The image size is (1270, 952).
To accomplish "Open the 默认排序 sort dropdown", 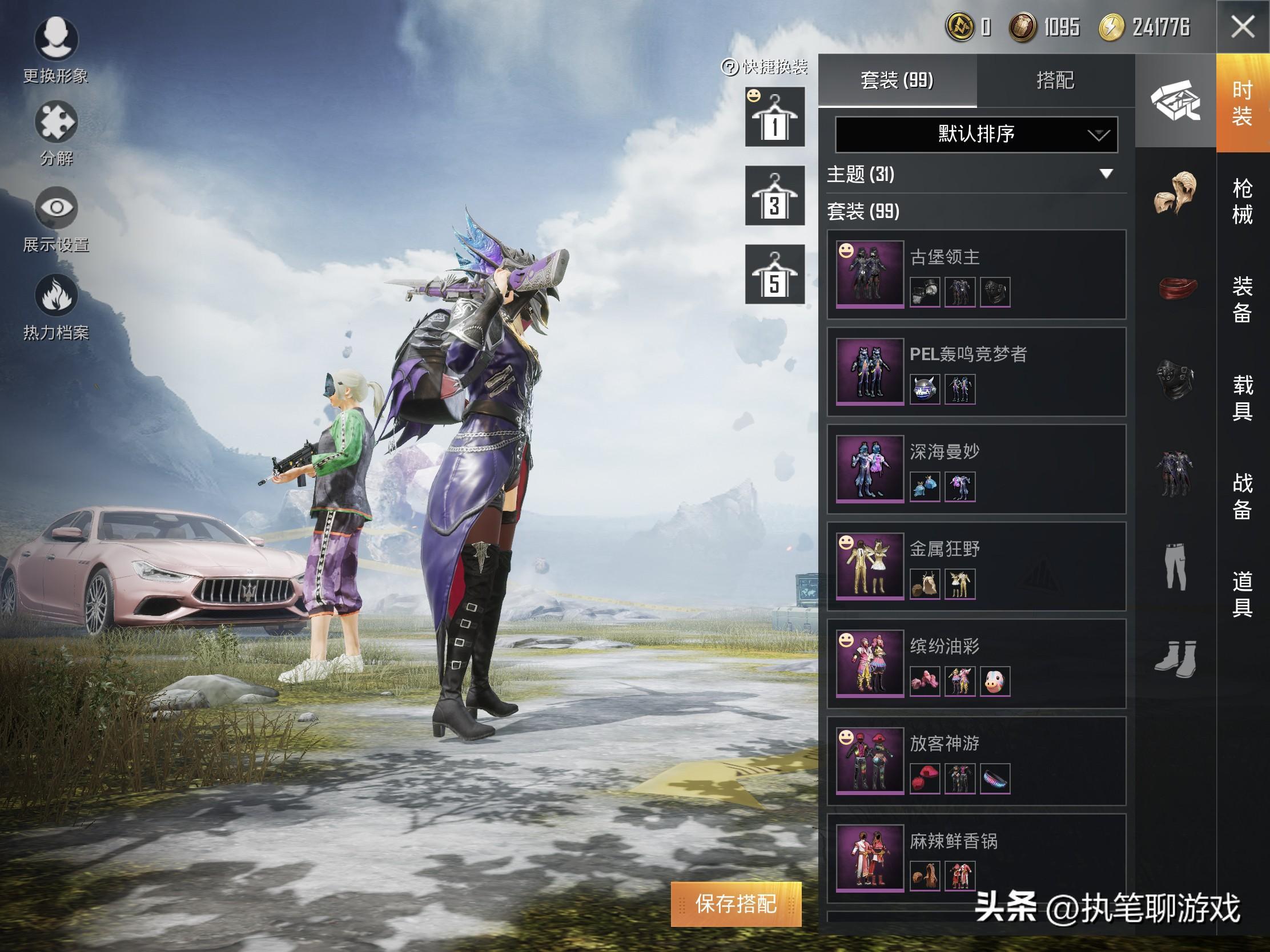I will 976,134.
